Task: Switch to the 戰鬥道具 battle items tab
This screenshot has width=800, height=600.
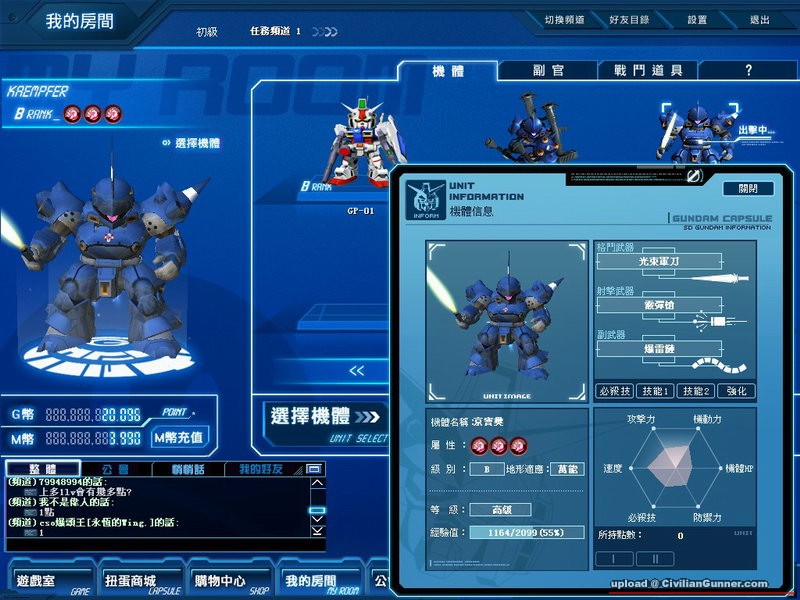Action: point(648,71)
